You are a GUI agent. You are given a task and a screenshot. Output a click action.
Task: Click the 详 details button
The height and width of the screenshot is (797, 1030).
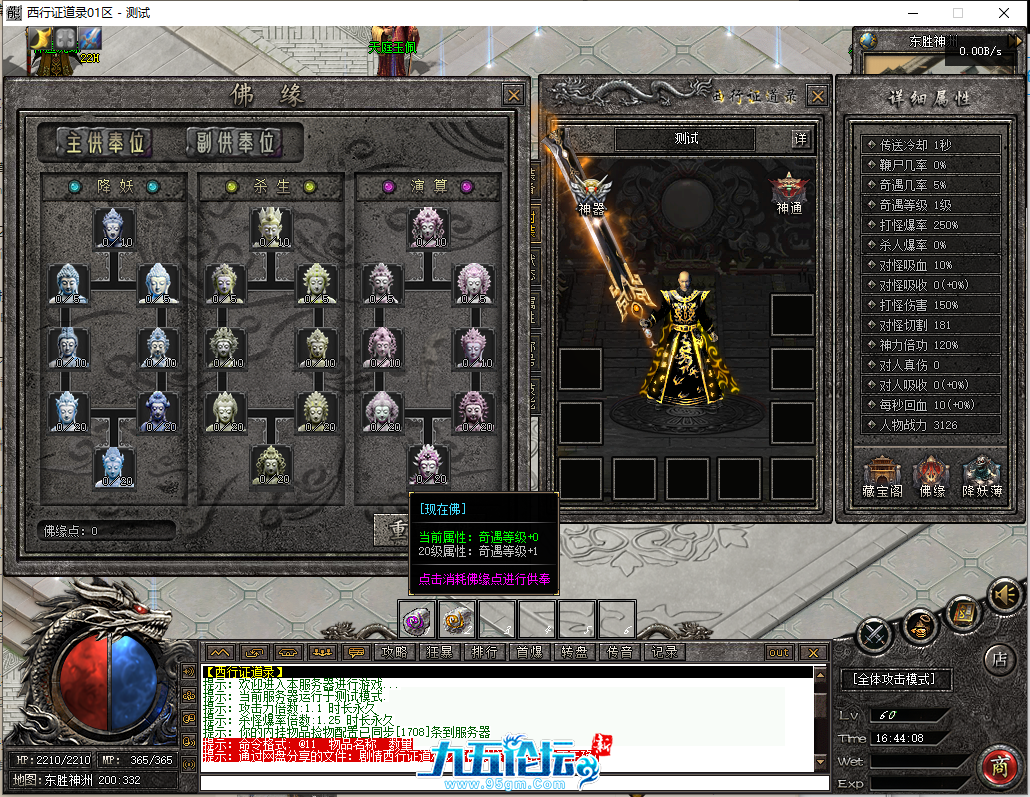[x=800, y=139]
